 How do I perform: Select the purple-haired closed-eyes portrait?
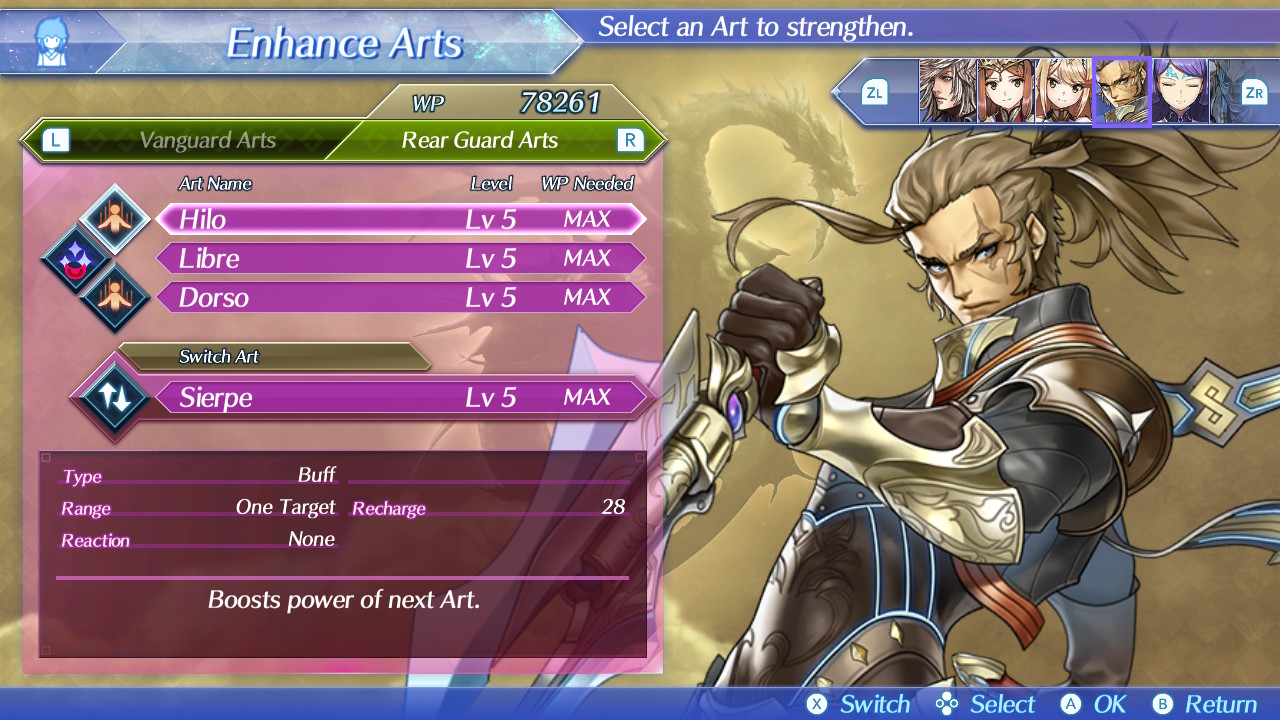(x=1180, y=92)
